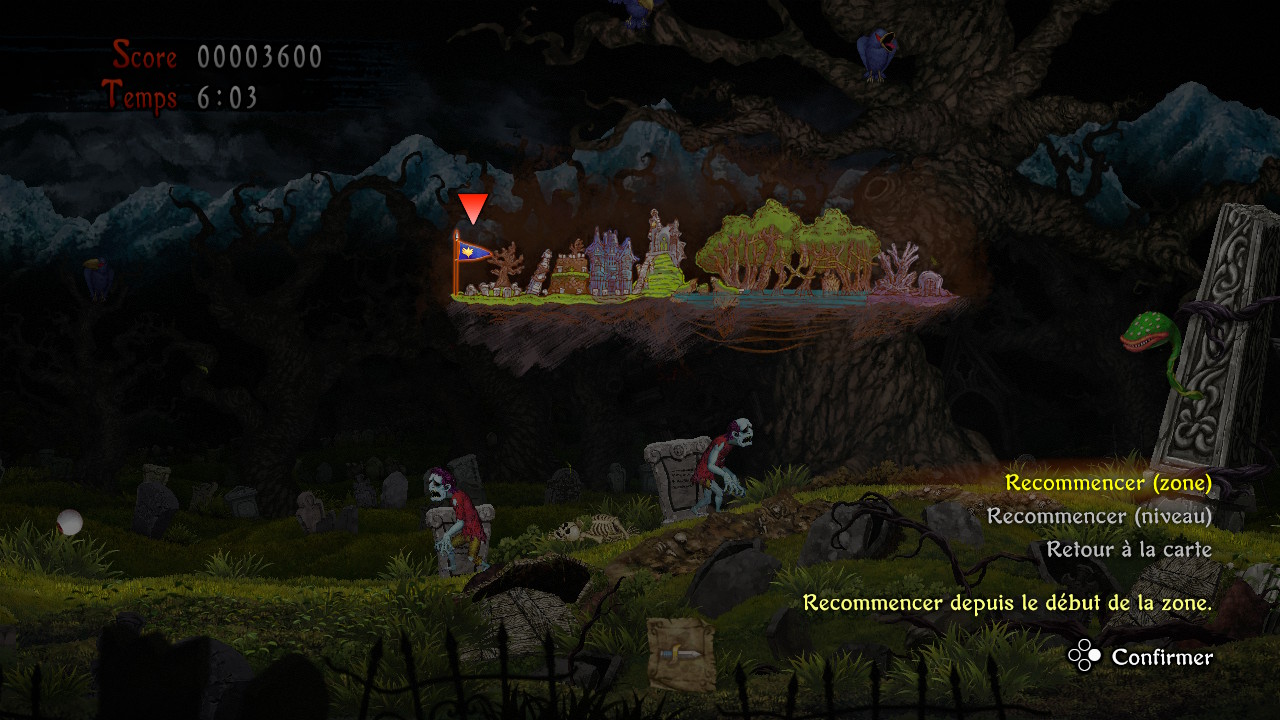Click Retour à la carte
The width and height of the screenshot is (1280, 720).
[1129, 549]
